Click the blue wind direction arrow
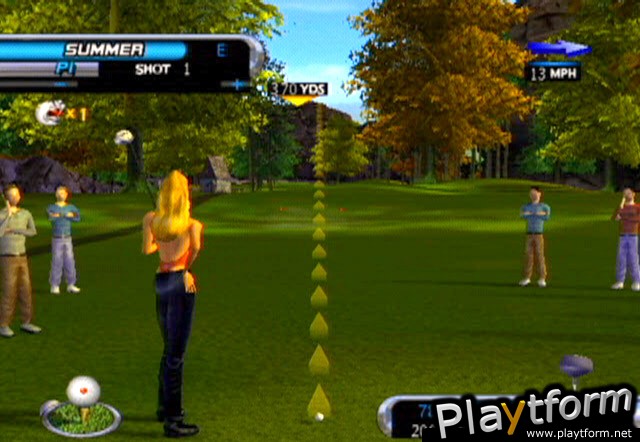 point(559,48)
